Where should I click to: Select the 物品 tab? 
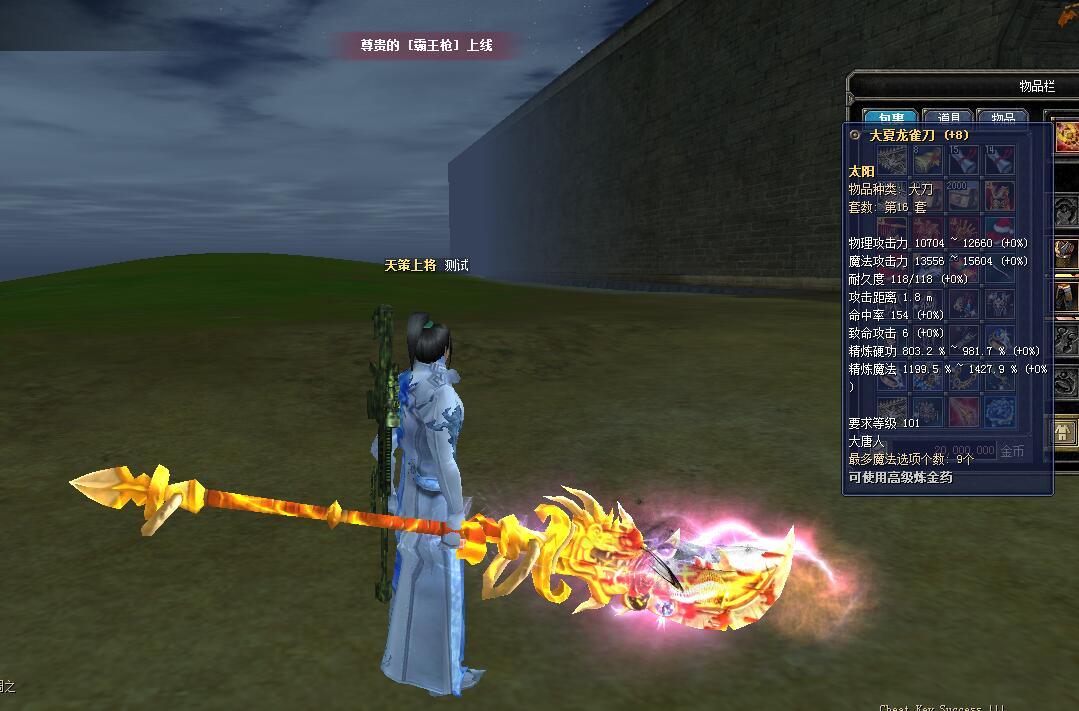(1002, 118)
